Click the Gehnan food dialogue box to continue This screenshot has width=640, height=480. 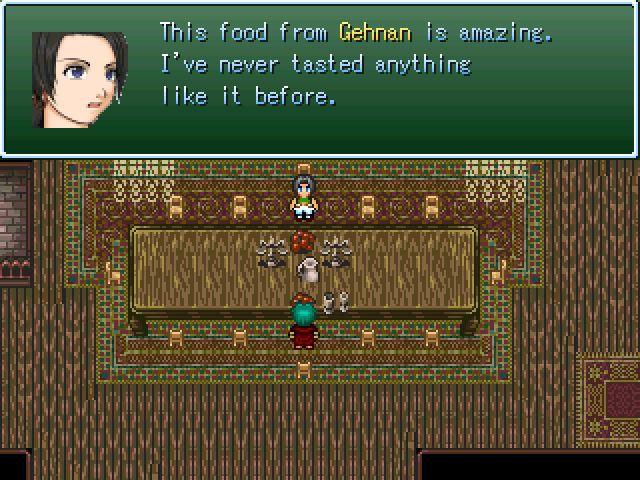pos(320,78)
